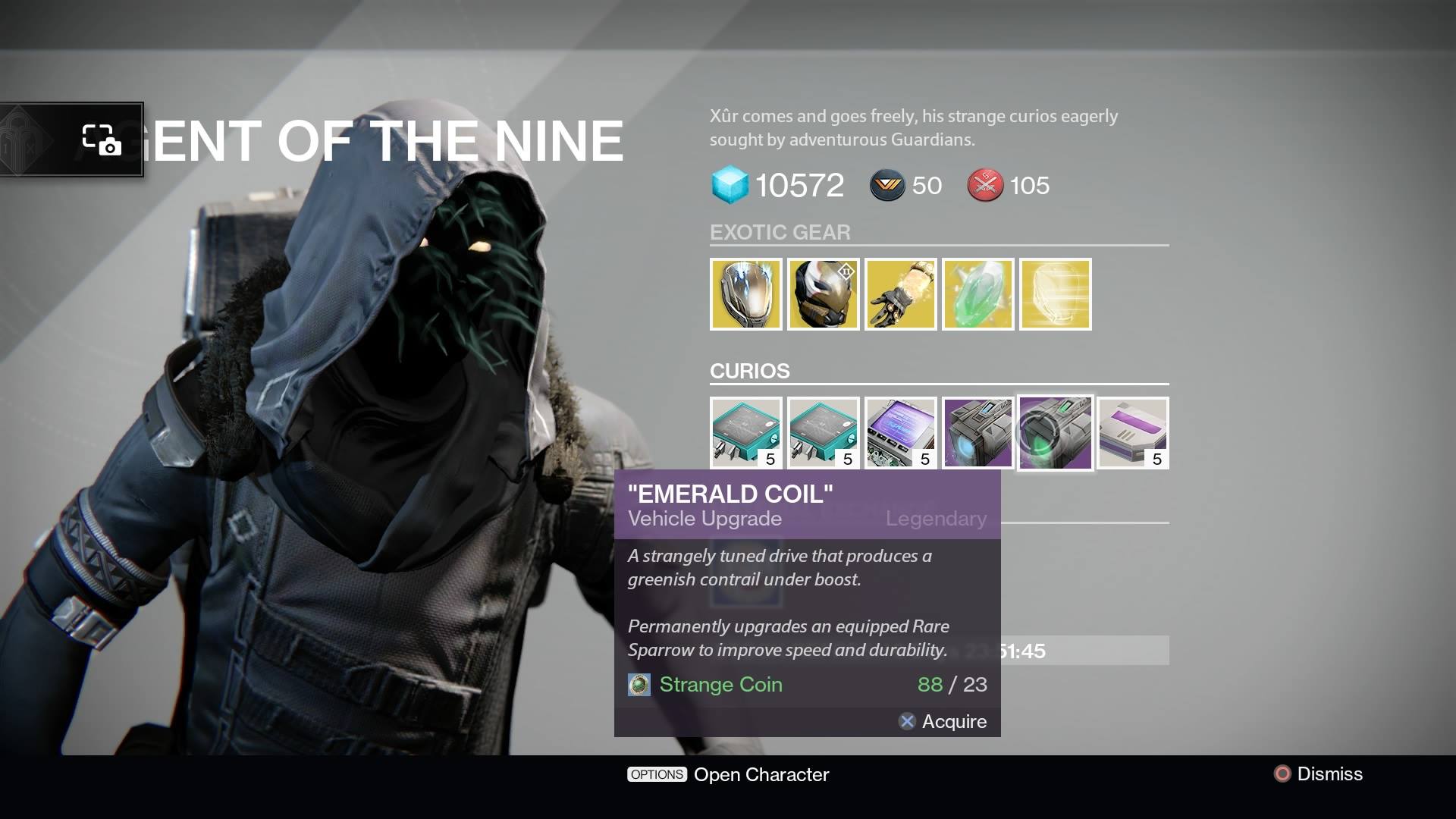Select the exotic gauntlets in Exotic Gear
Viewport: 1456px width, 819px height.
coord(901,294)
